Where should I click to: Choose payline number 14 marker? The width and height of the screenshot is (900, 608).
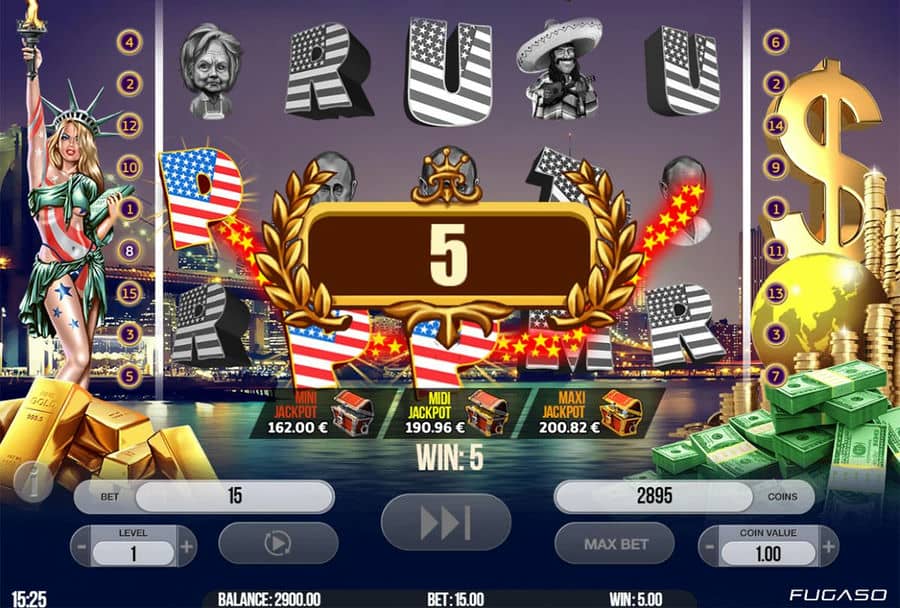point(775,126)
